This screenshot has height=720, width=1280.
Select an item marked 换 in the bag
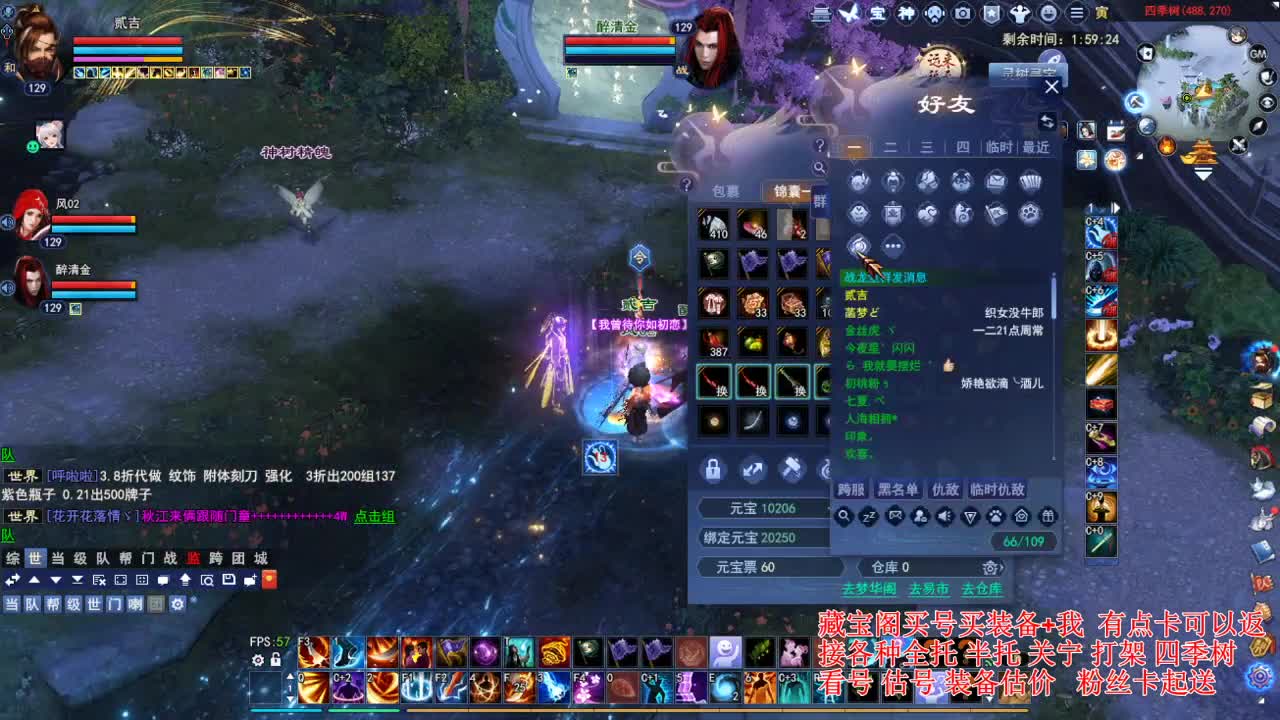coord(714,383)
